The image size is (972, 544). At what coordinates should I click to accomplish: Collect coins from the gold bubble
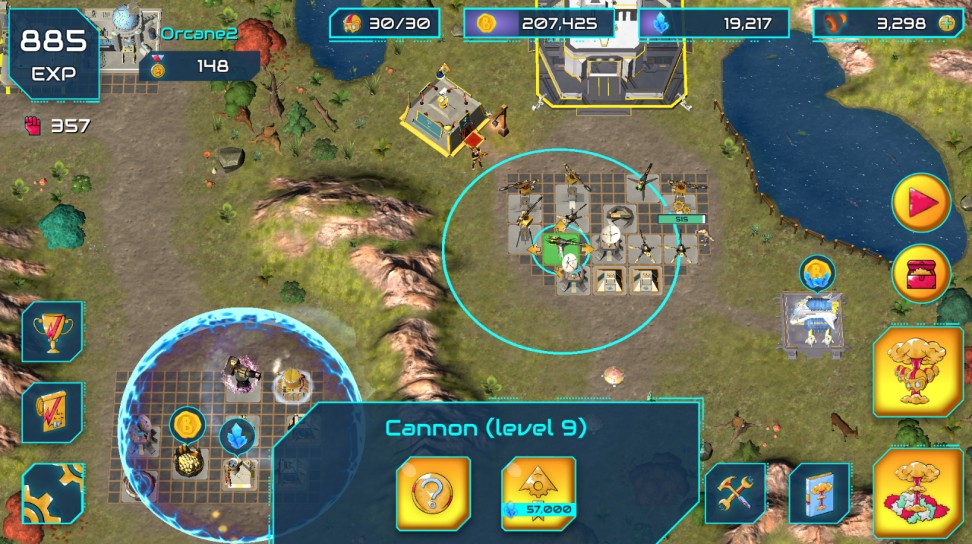(187, 425)
